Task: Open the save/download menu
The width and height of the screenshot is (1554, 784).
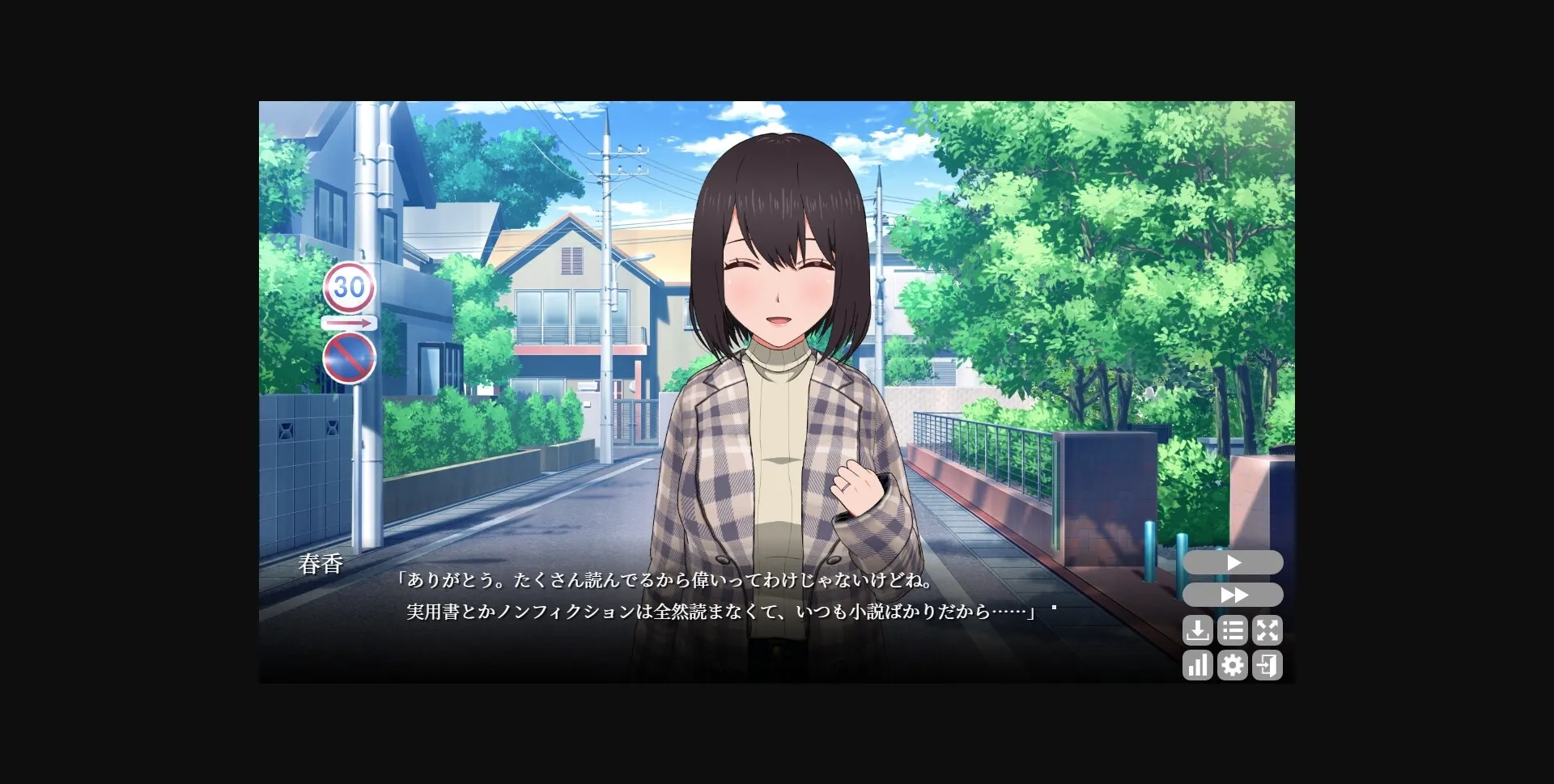Action: pyautogui.click(x=1198, y=631)
